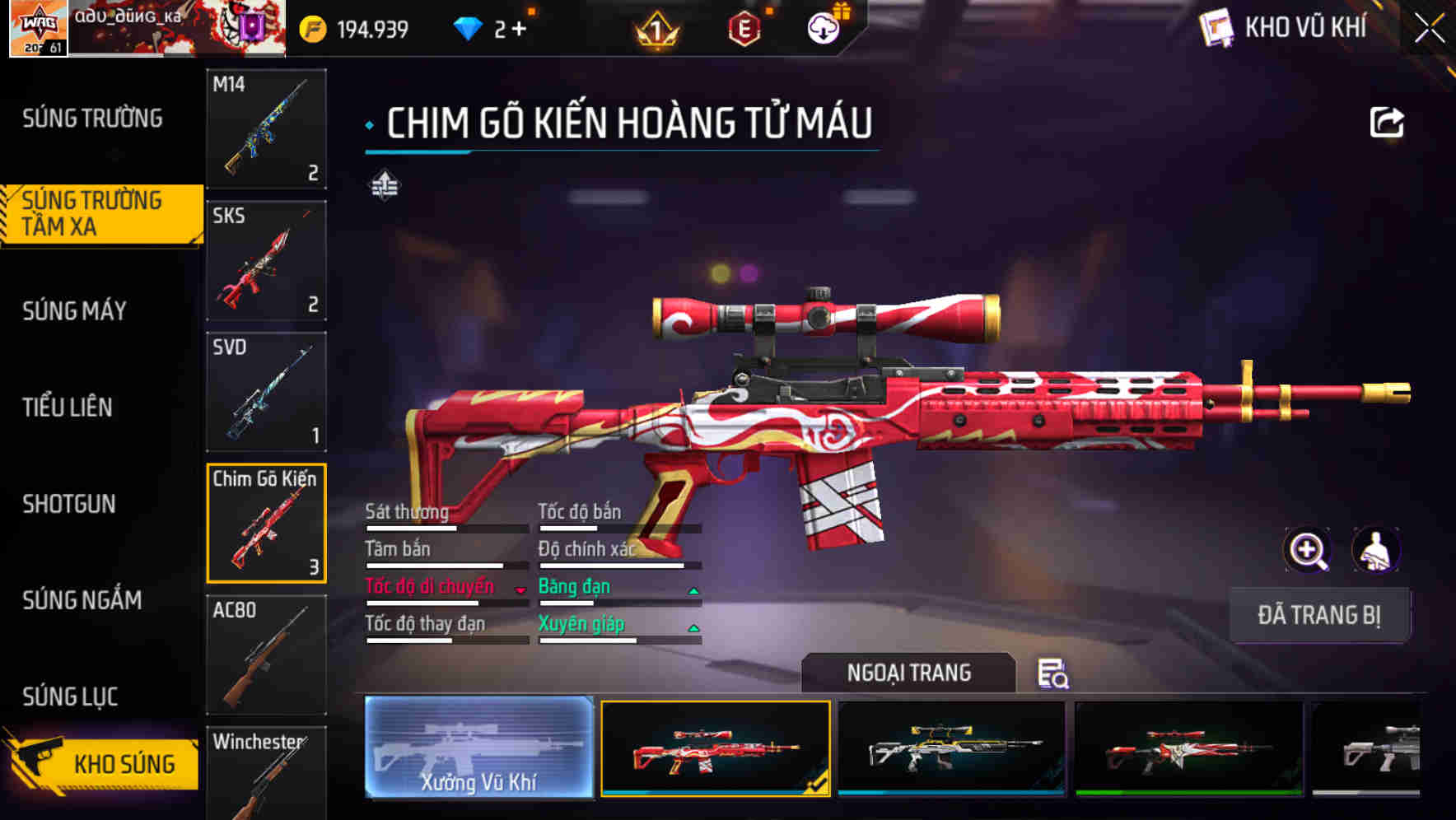Select the SÚNG MÁY category
The height and width of the screenshot is (820, 1456).
pos(74,311)
